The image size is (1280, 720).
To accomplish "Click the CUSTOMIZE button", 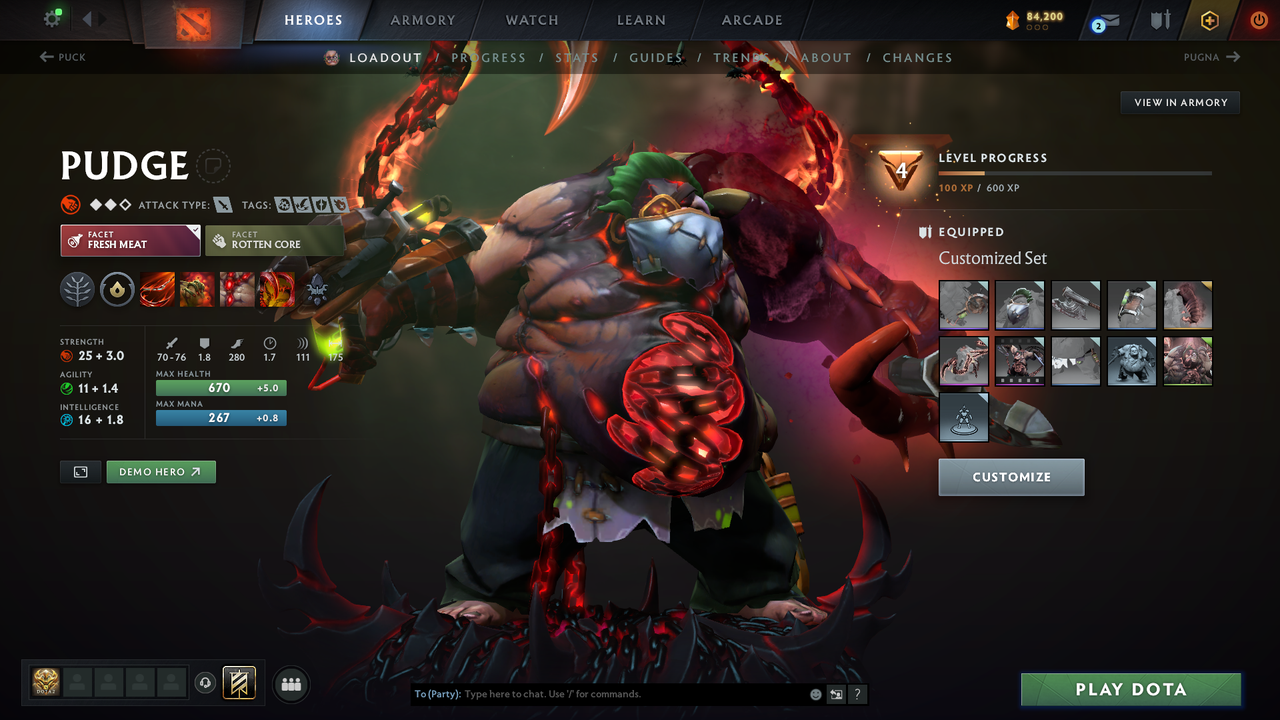I will pyautogui.click(x=1011, y=477).
